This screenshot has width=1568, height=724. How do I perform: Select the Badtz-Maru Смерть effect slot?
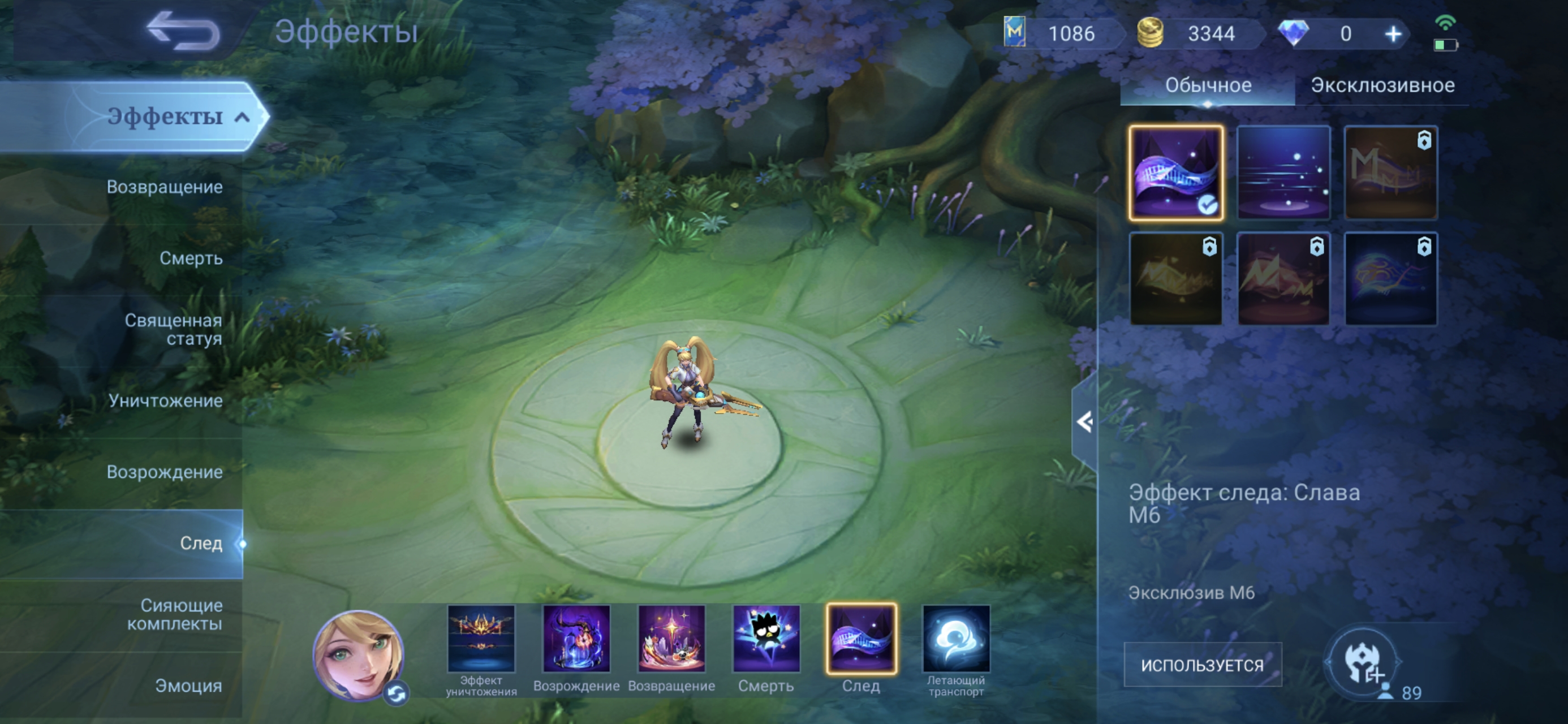pyautogui.click(x=766, y=639)
